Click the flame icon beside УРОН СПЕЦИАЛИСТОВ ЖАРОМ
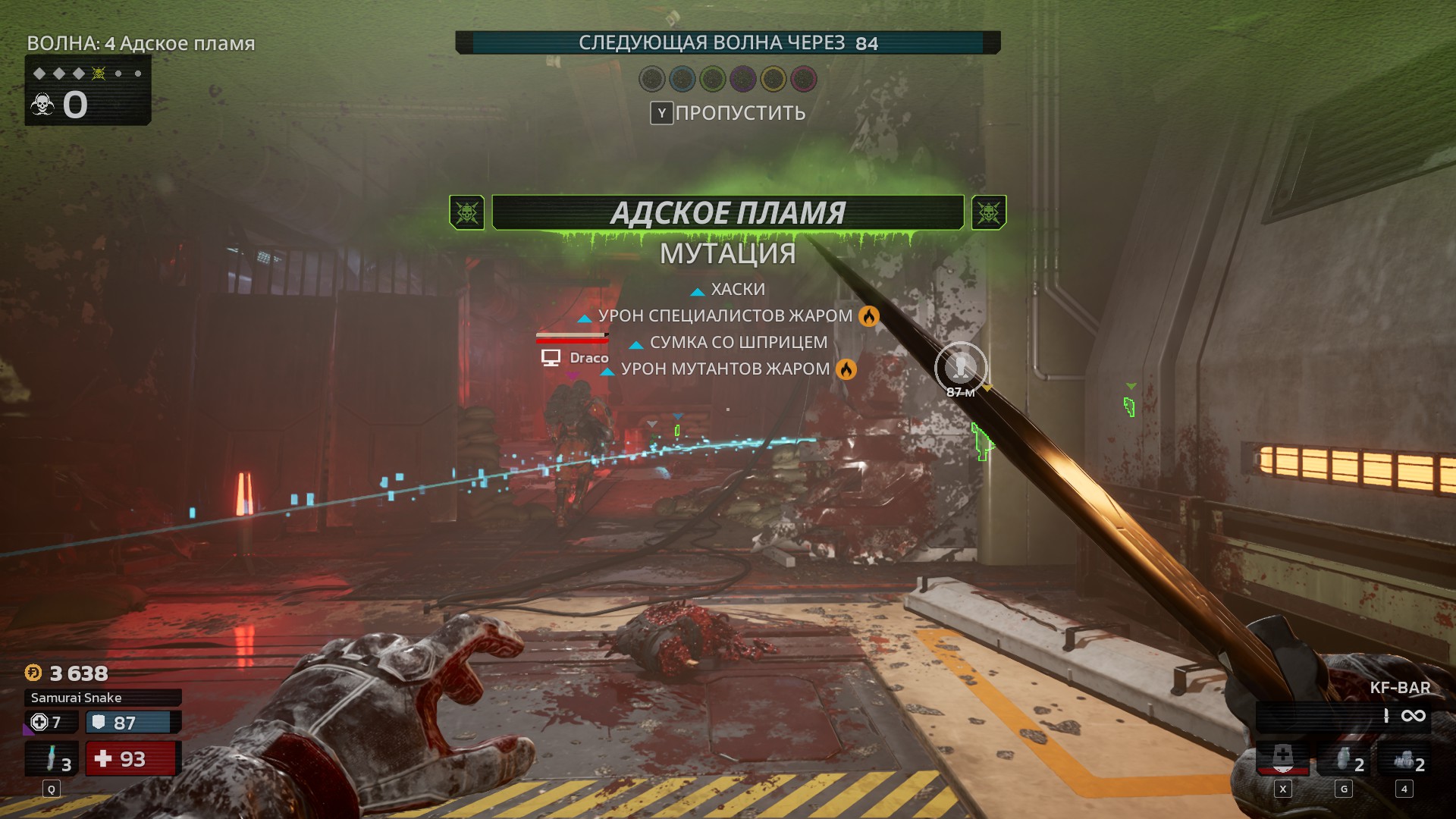This screenshot has height=819, width=1456. point(869,315)
